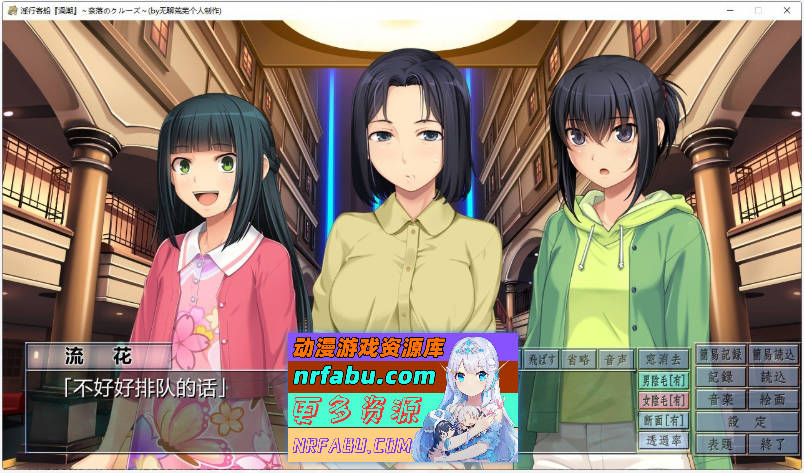Viewport: 804px width, 473px height.
Task: Click the 飛ばす skip button
Action: 541,359
